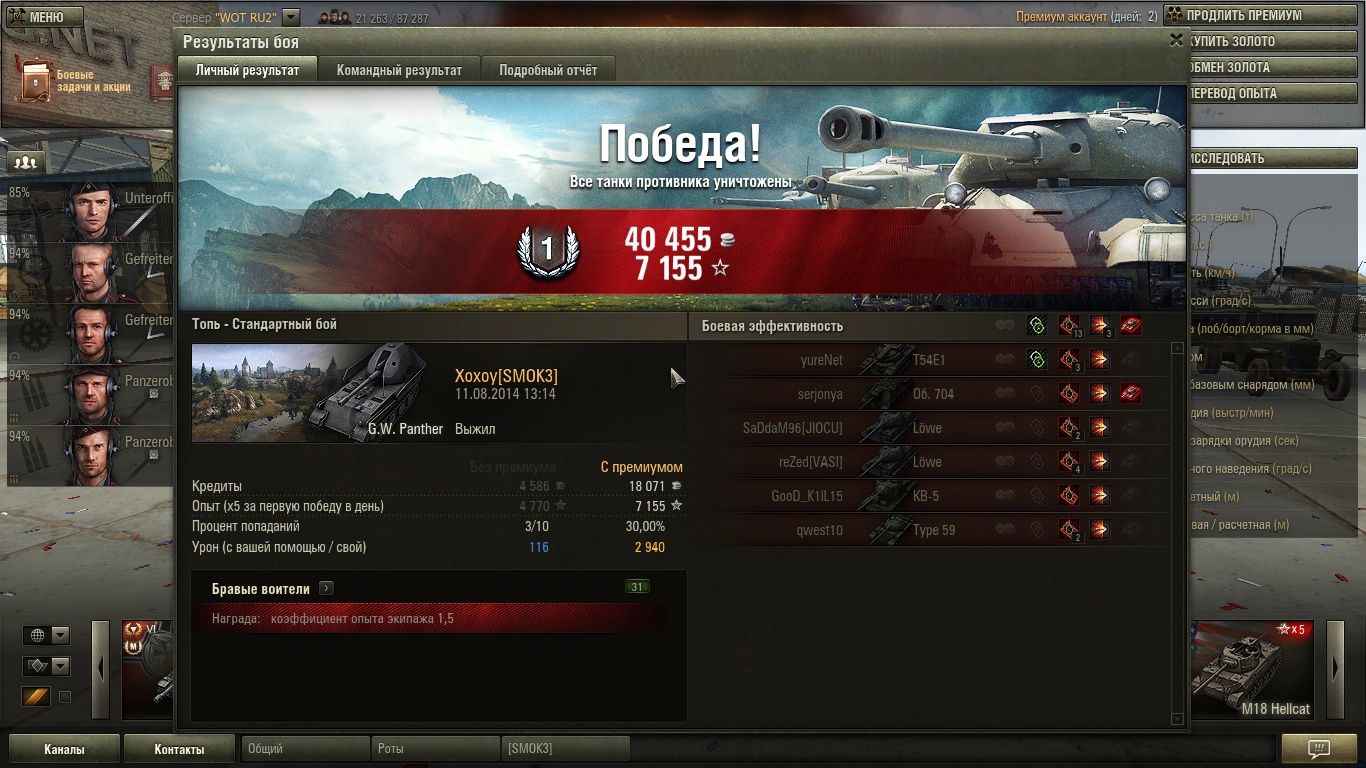The width and height of the screenshot is (1366, 768).
Task: Open the МЕНЮ button
Action: 41,17
